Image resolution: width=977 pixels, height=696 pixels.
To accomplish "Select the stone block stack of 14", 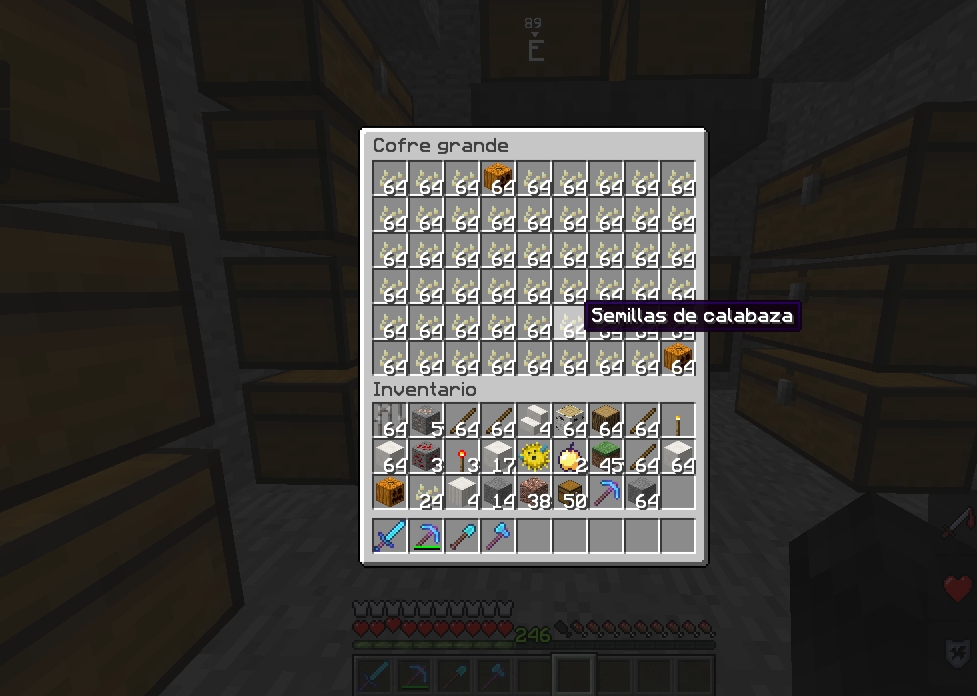I will pyautogui.click(x=498, y=493).
